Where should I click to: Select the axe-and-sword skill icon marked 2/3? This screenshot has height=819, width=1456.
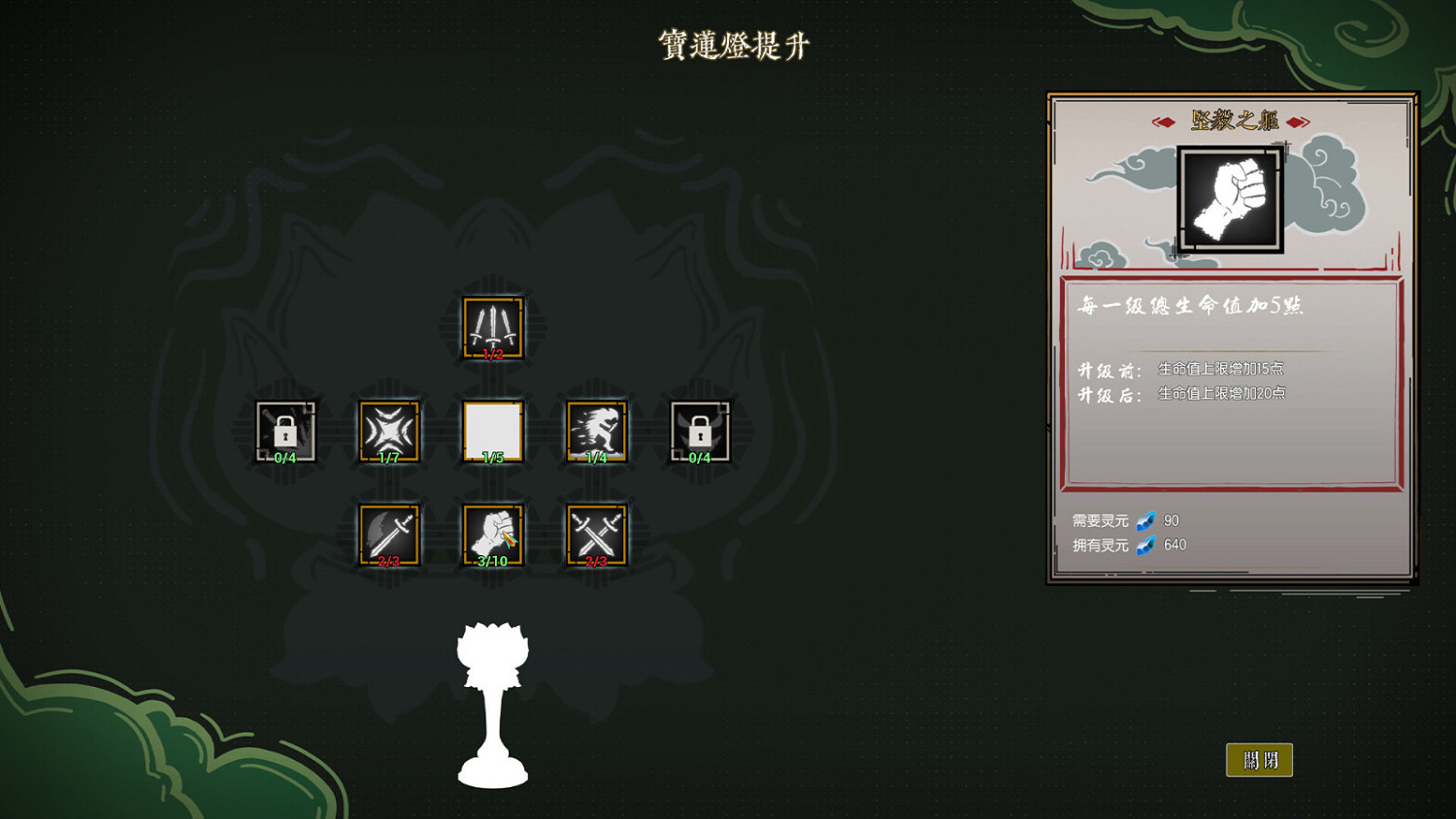(389, 534)
